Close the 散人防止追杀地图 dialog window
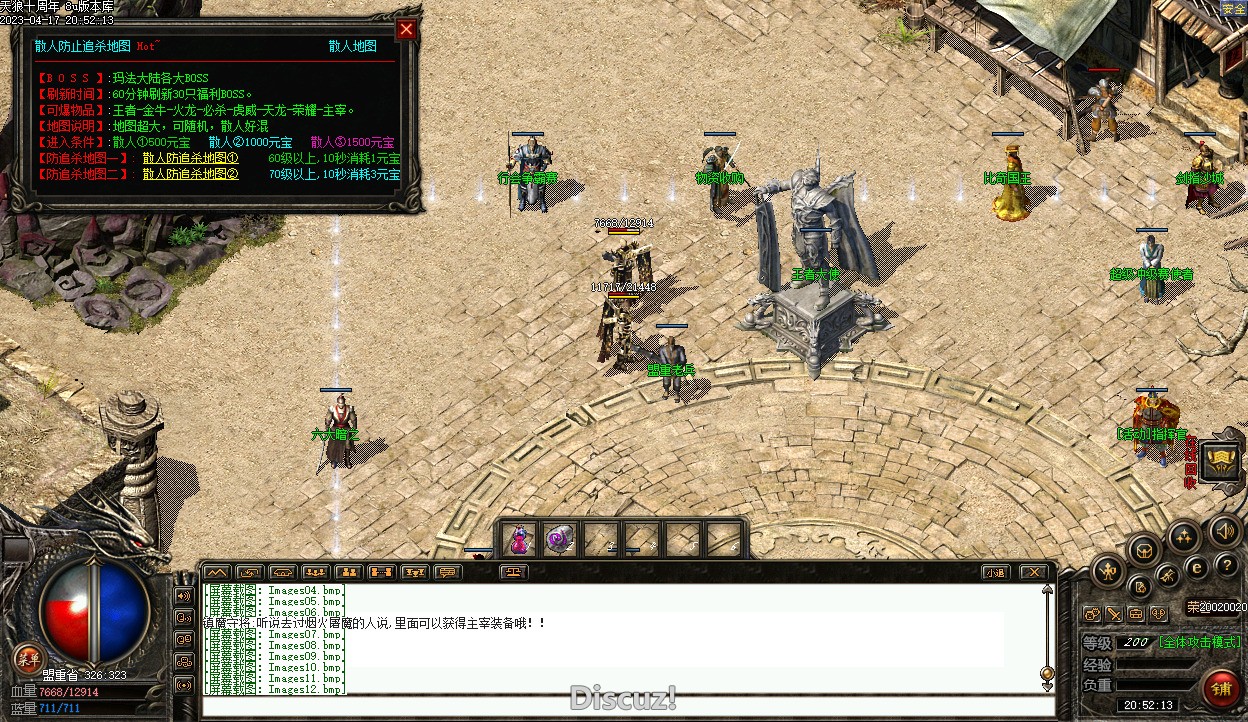 click(x=406, y=30)
